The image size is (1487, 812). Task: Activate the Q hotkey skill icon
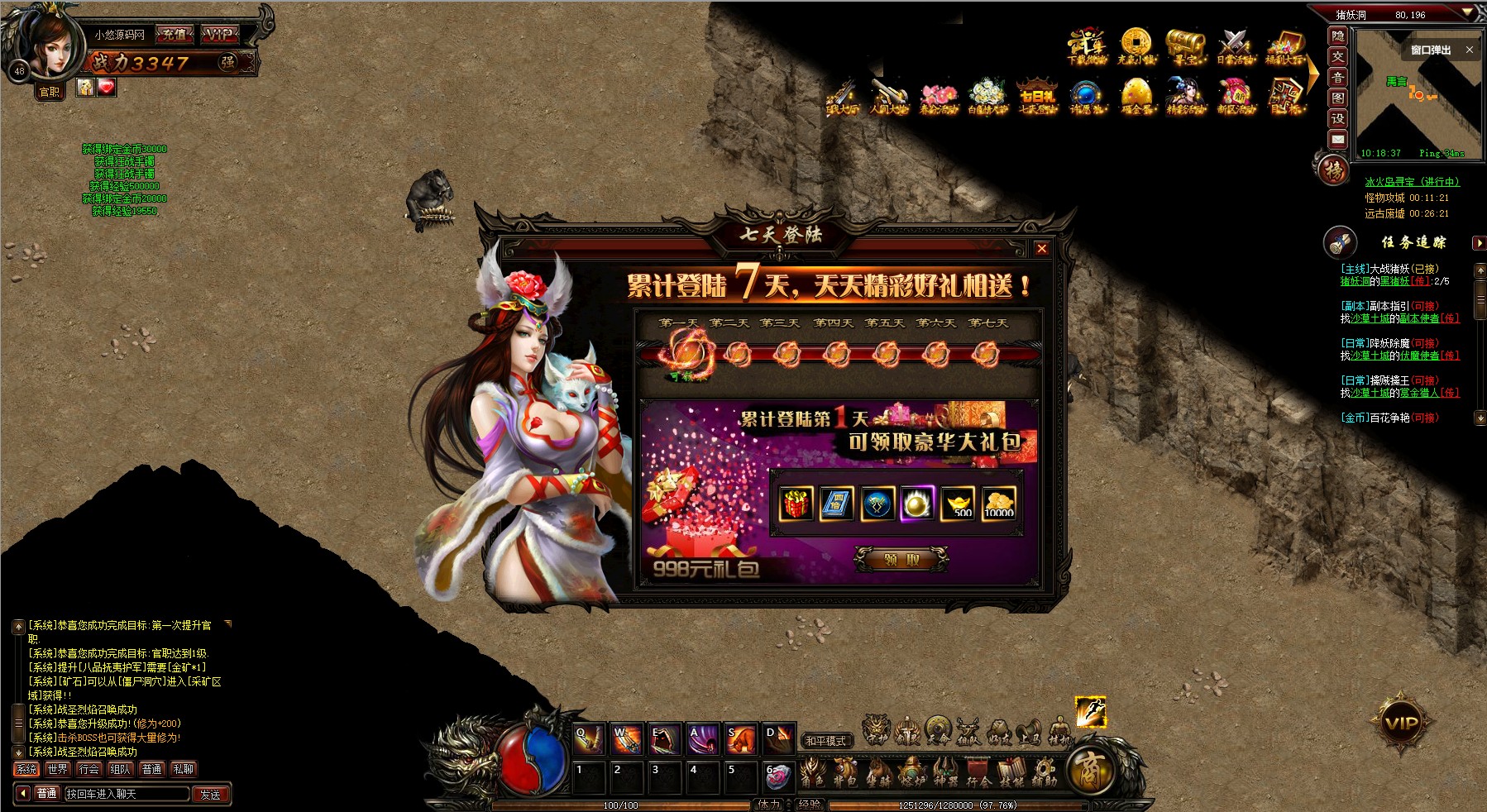coord(589,739)
